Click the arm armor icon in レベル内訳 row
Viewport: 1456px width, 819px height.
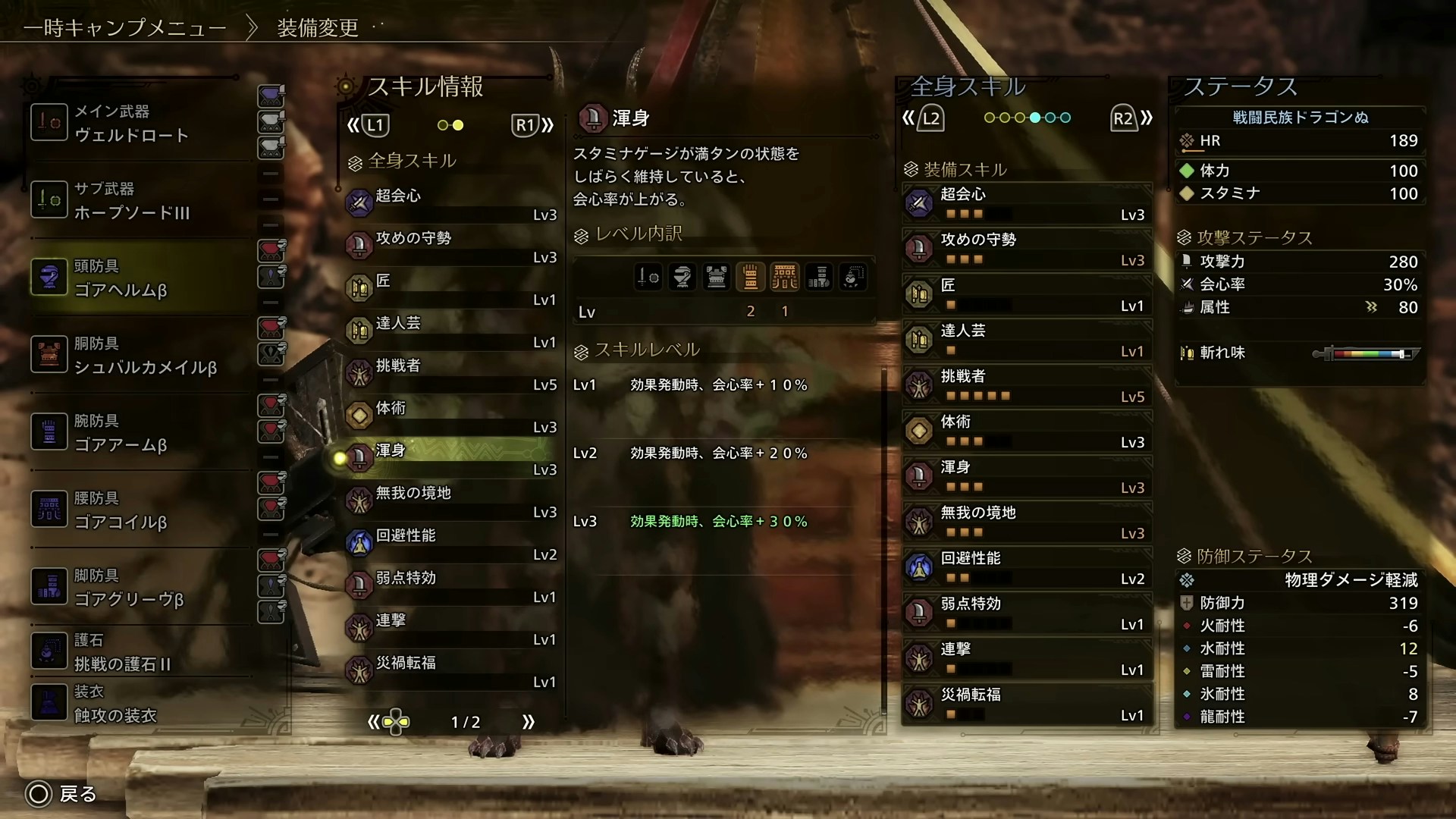(751, 277)
